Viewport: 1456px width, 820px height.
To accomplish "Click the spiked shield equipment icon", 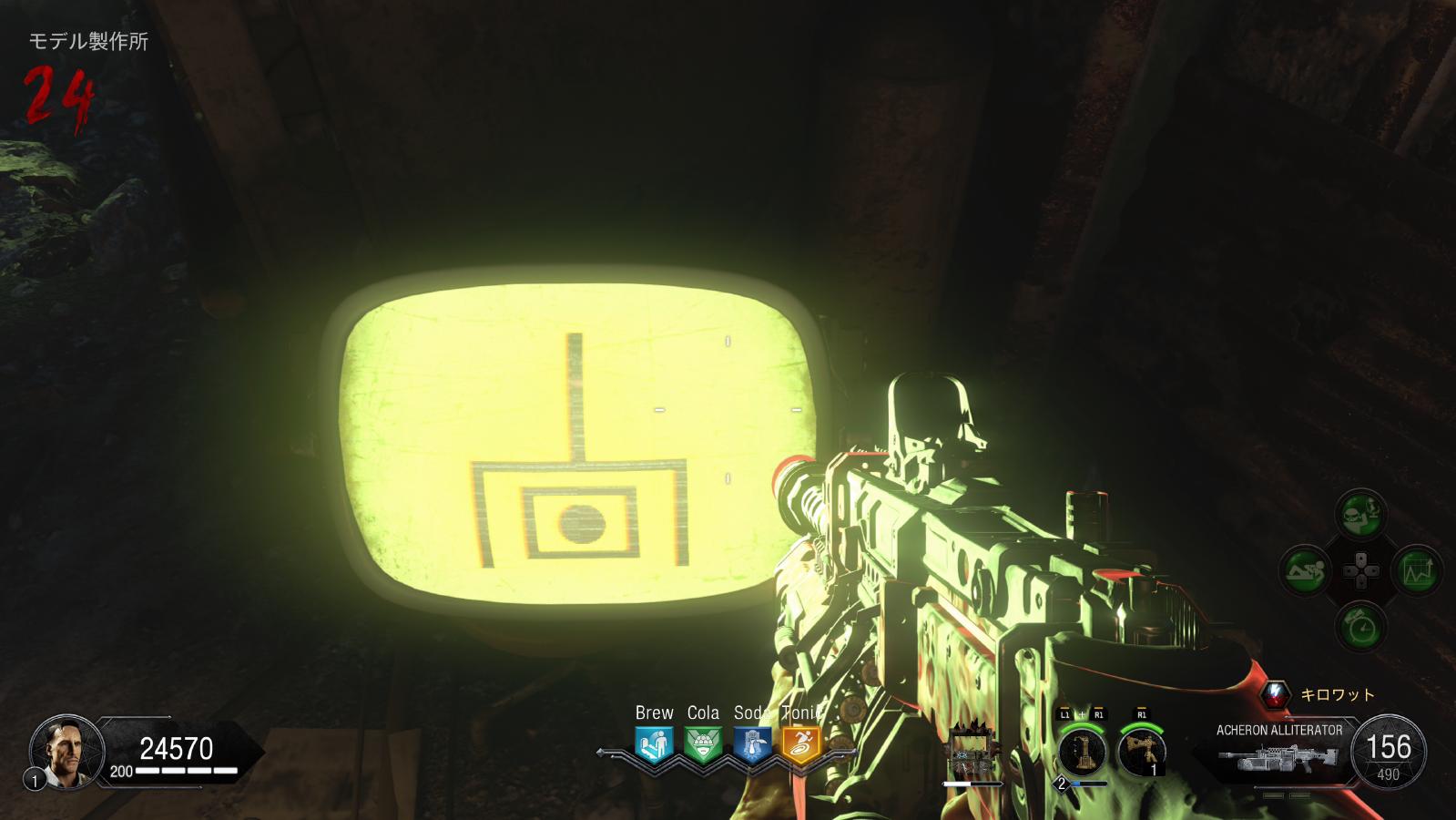I will [x=971, y=751].
